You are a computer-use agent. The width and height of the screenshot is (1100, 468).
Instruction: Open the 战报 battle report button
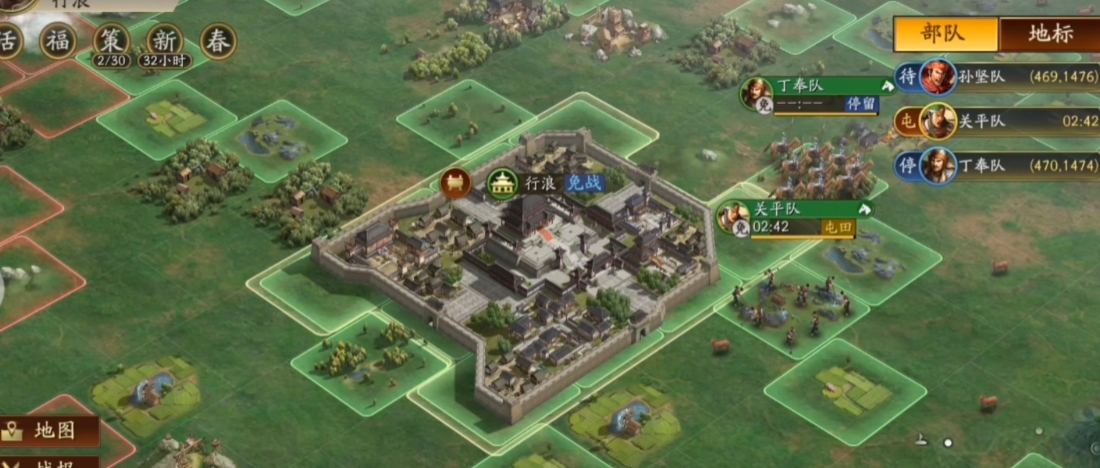pyautogui.click(x=52, y=461)
